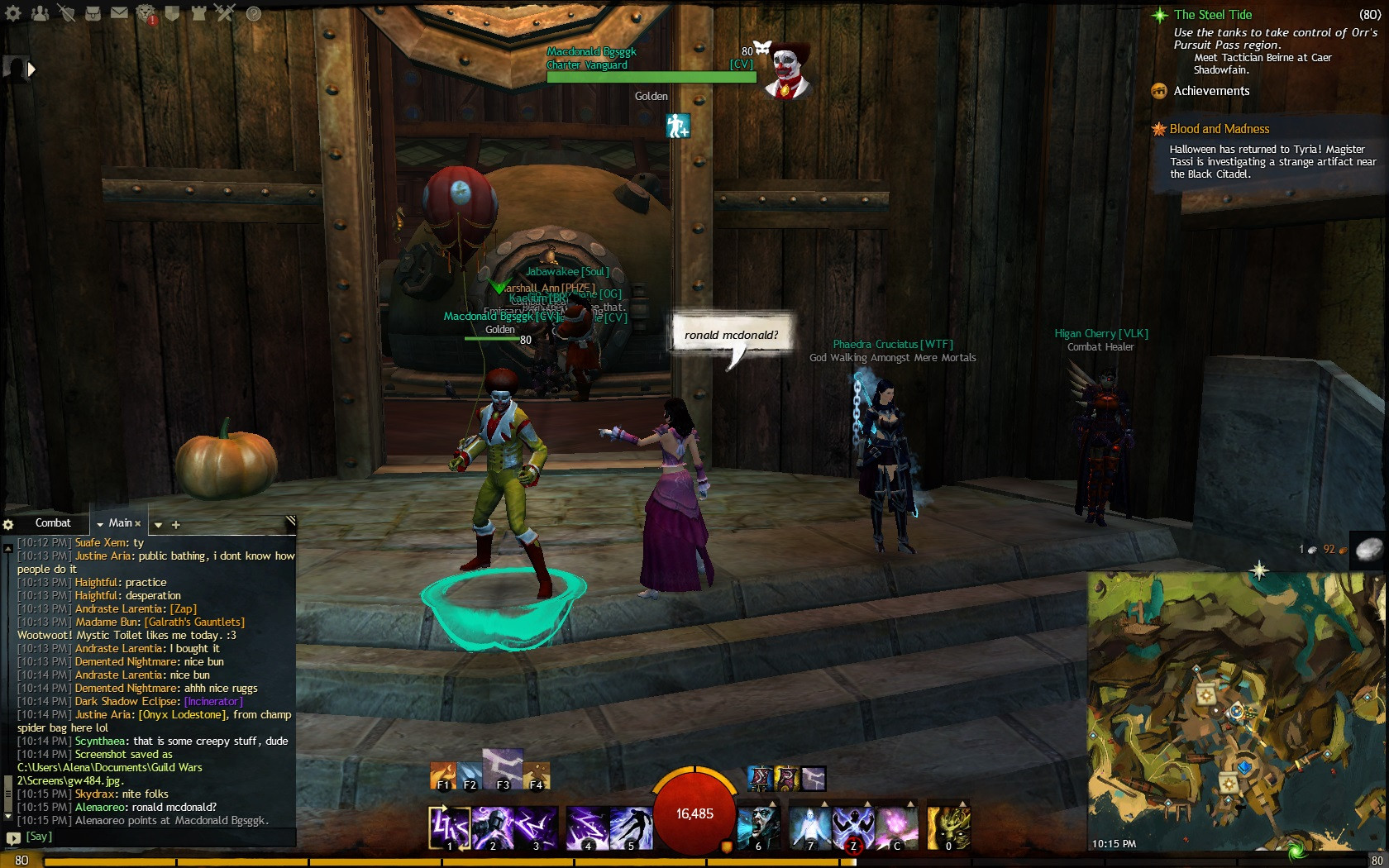
Task: Click the chat window shrink arrow icon
Action: pos(291,520)
